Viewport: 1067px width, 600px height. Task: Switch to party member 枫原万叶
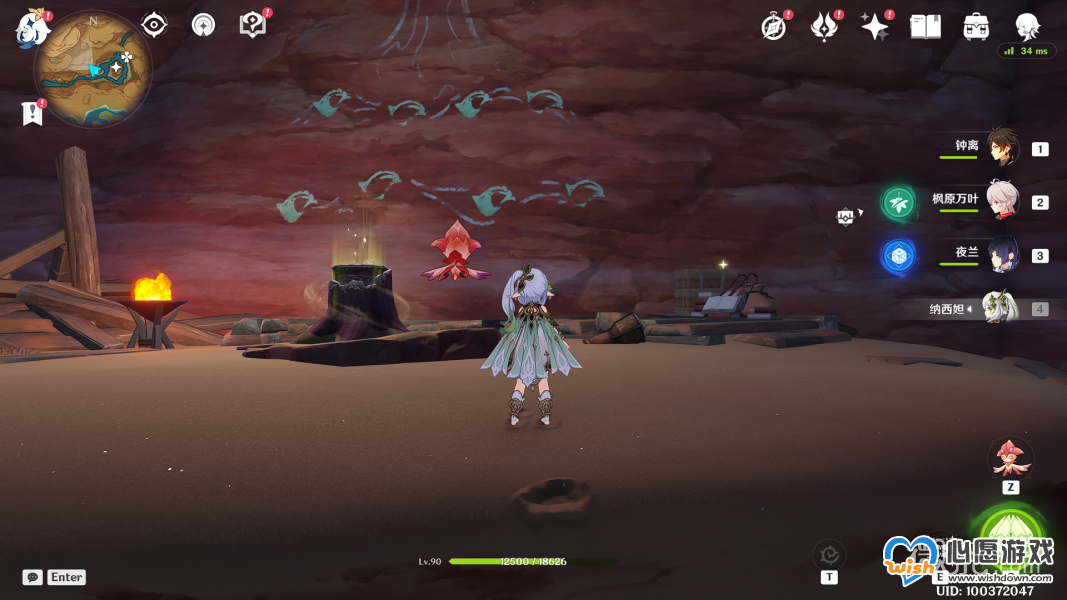(x=1002, y=201)
